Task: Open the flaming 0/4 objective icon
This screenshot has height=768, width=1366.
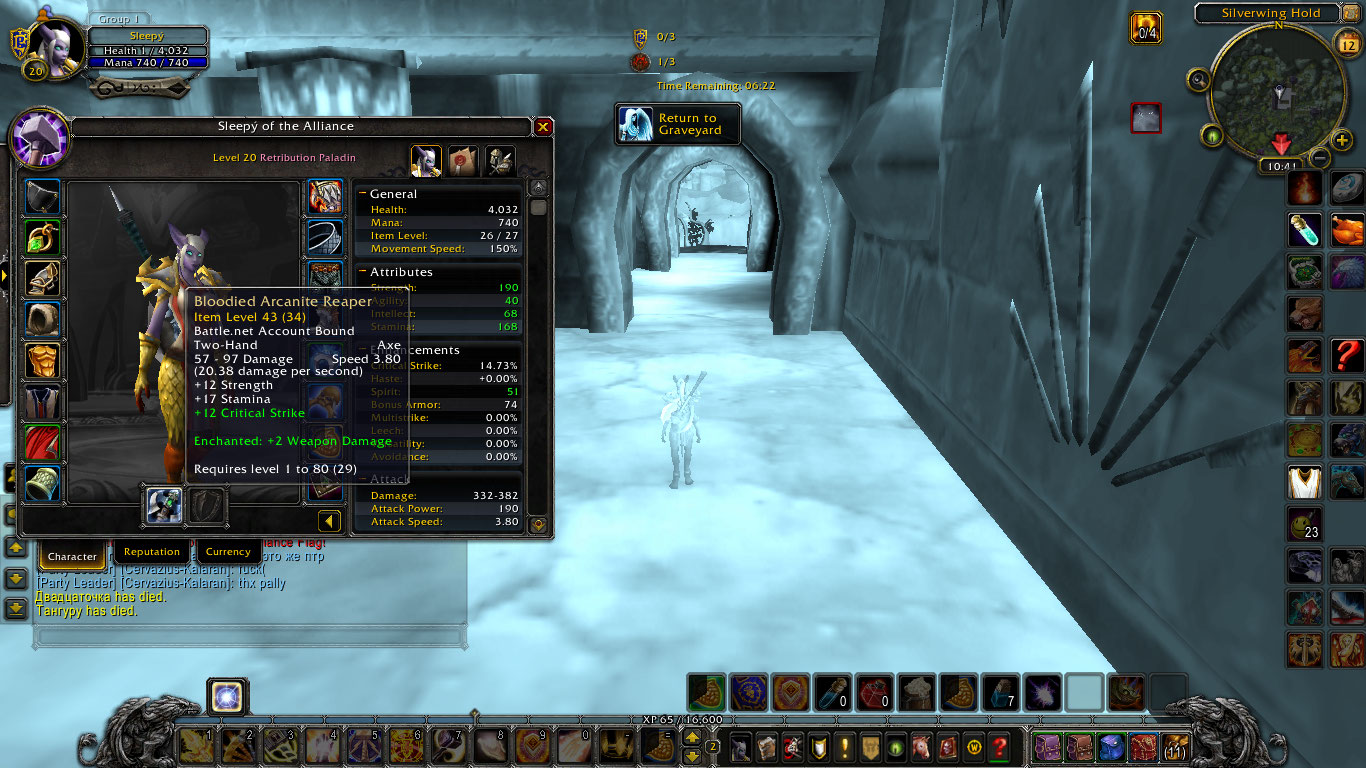Action: [x=1146, y=27]
